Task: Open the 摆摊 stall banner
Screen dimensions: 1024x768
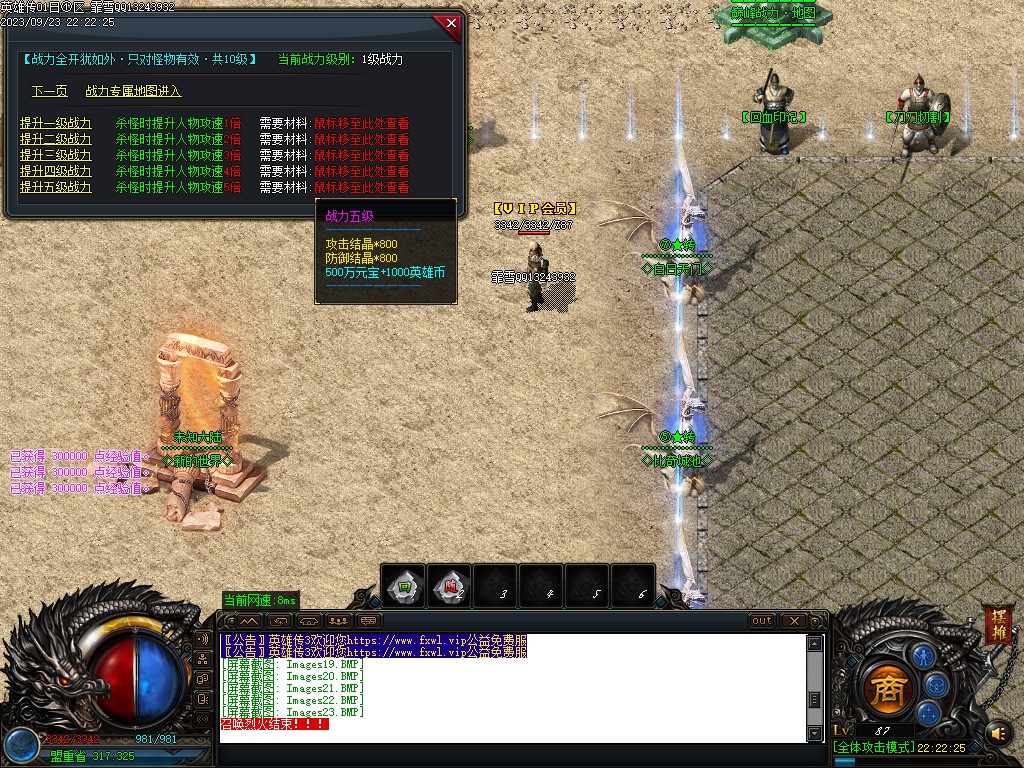Action: [997, 626]
